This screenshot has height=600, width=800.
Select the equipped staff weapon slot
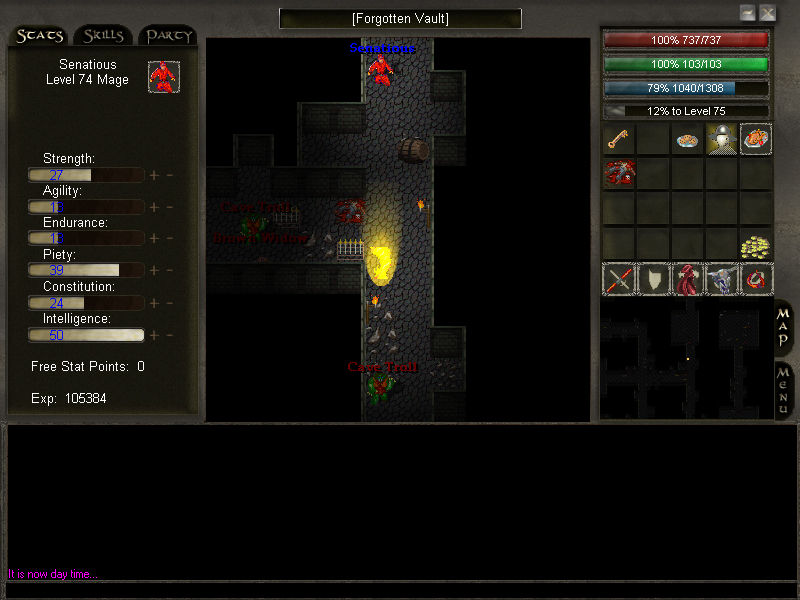pos(619,279)
